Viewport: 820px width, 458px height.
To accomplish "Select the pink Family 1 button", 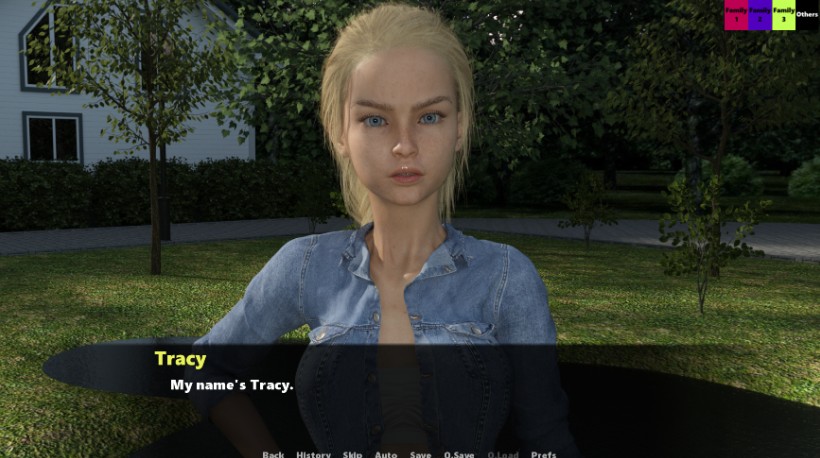I will (736, 15).
